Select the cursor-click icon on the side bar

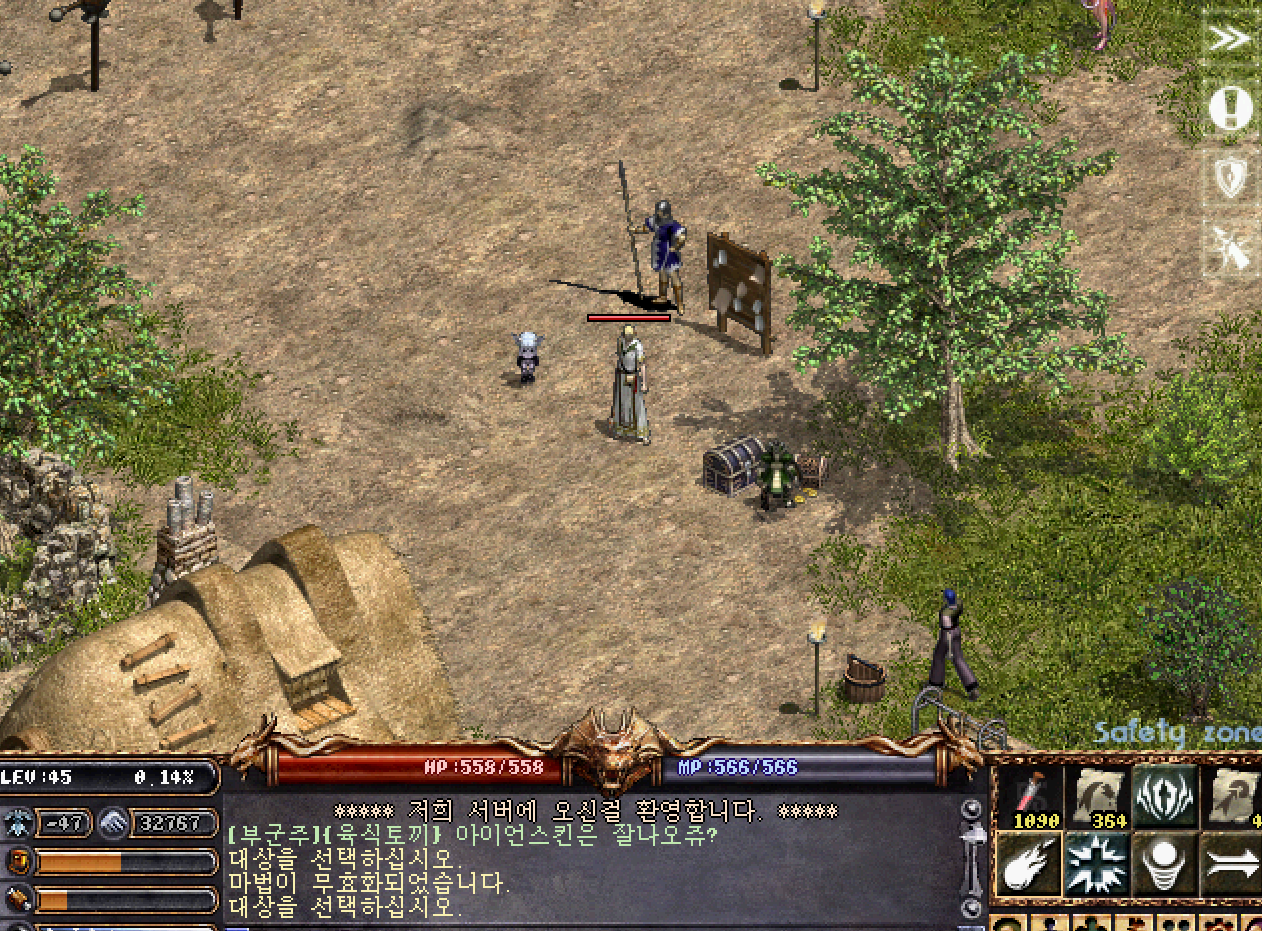pyautogui.click(x=1230, y=247)
